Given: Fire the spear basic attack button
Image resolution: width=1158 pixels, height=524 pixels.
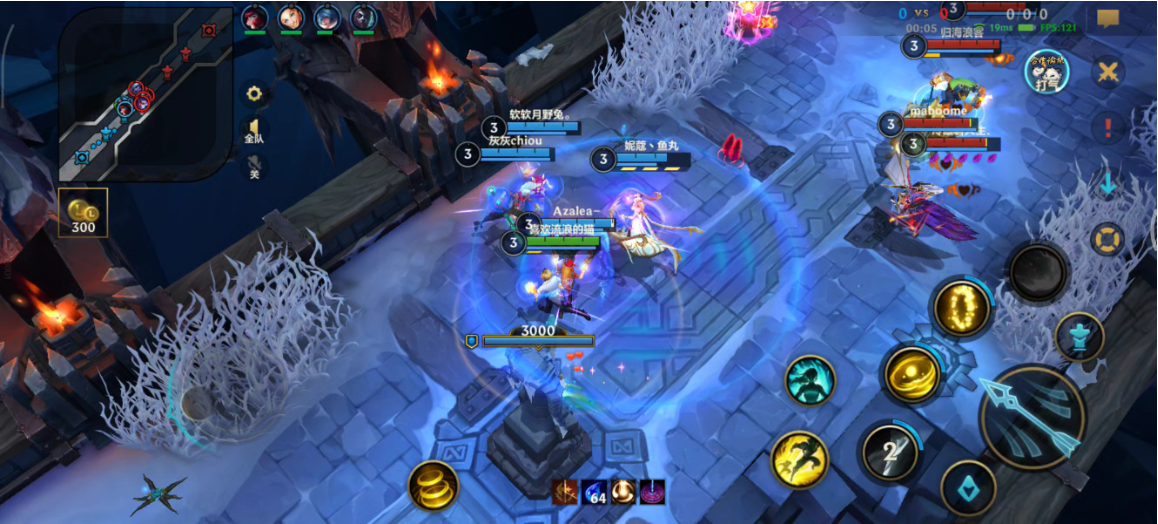Looking at the screenshot, I should (1032, 417).
